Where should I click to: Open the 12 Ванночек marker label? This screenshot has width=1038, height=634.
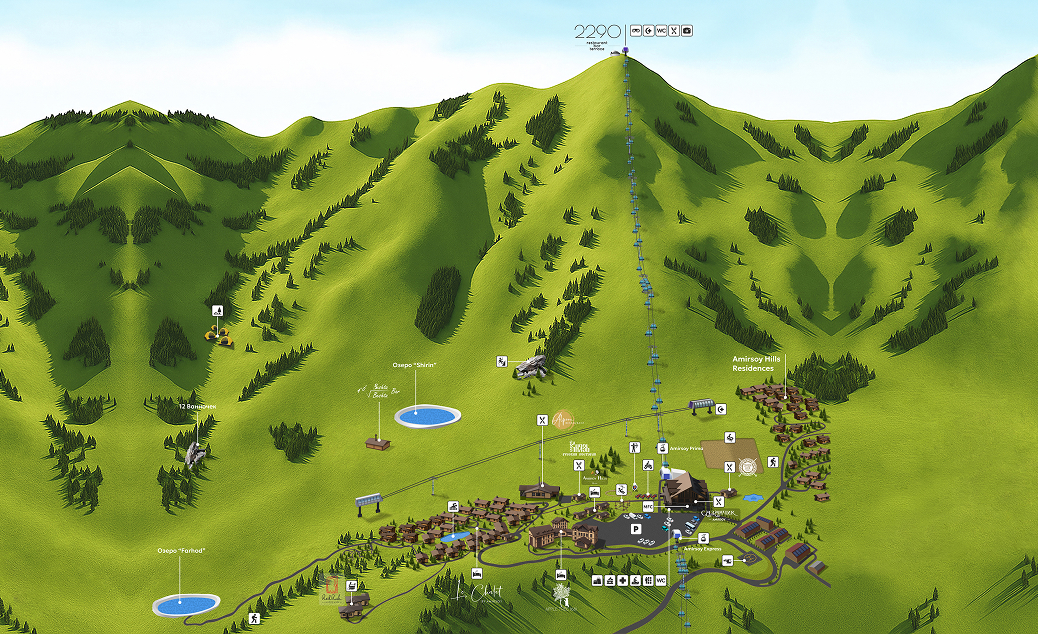[196, 407]
